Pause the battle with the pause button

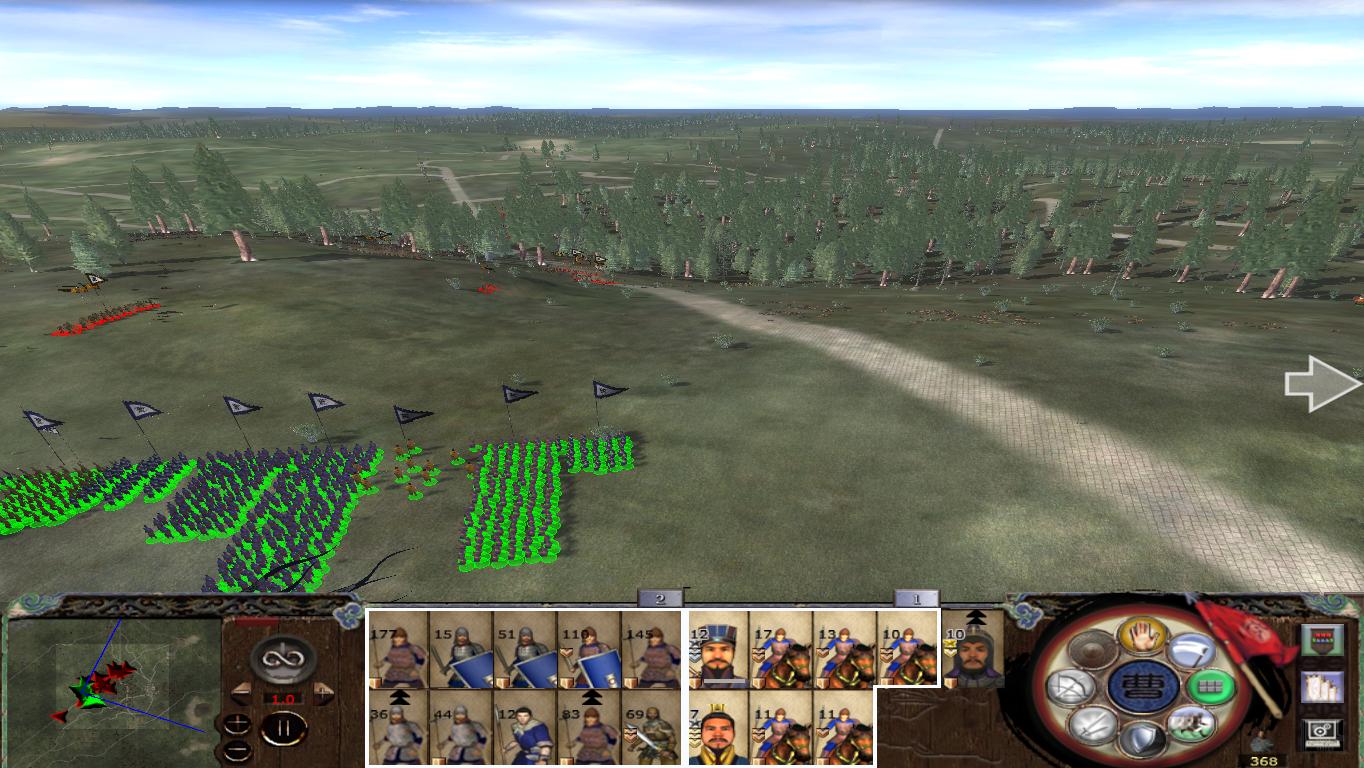coord(284,728)
